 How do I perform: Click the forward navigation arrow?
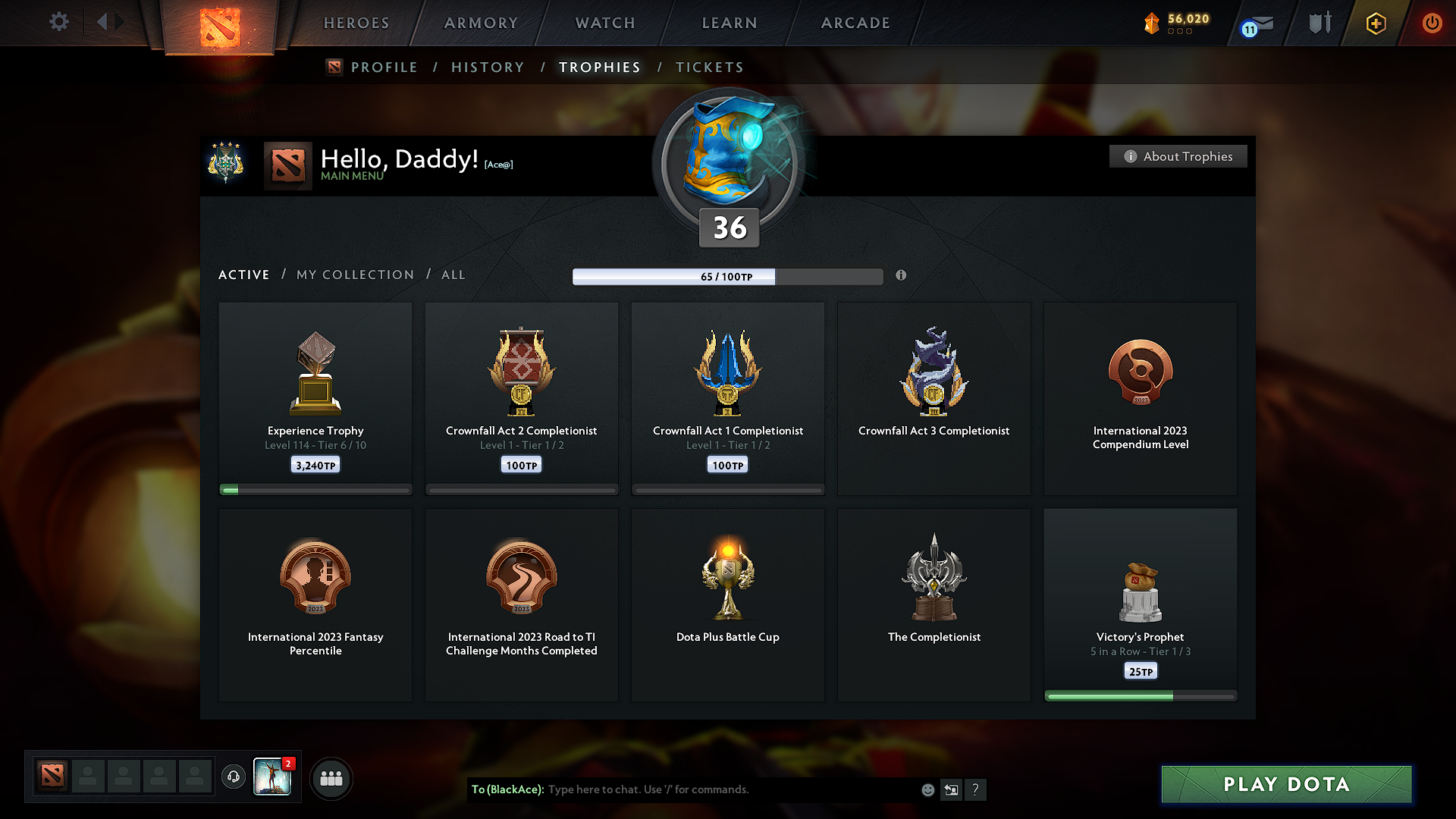(120, 22)
